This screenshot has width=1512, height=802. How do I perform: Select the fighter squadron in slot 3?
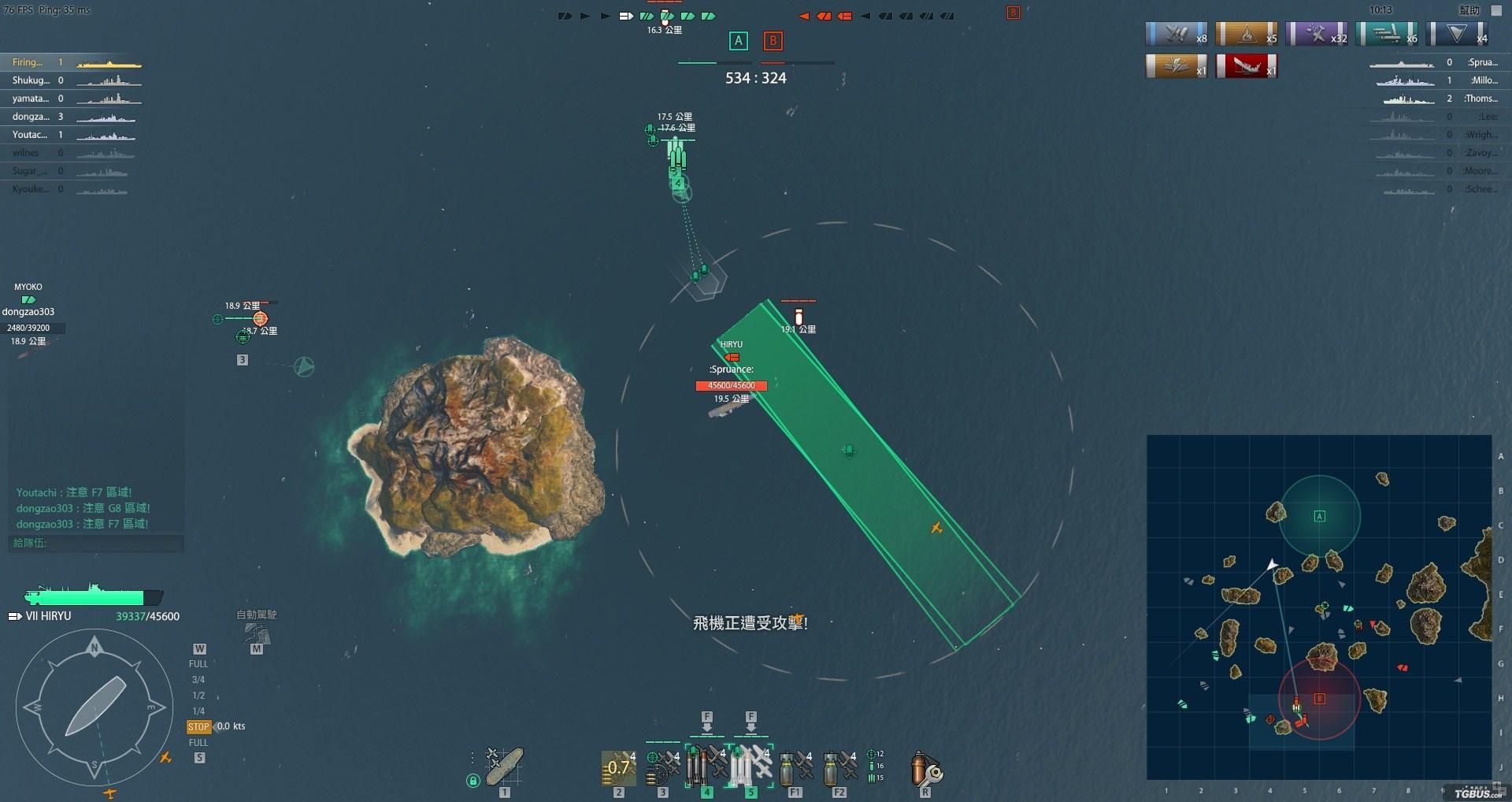click(663, 767)
